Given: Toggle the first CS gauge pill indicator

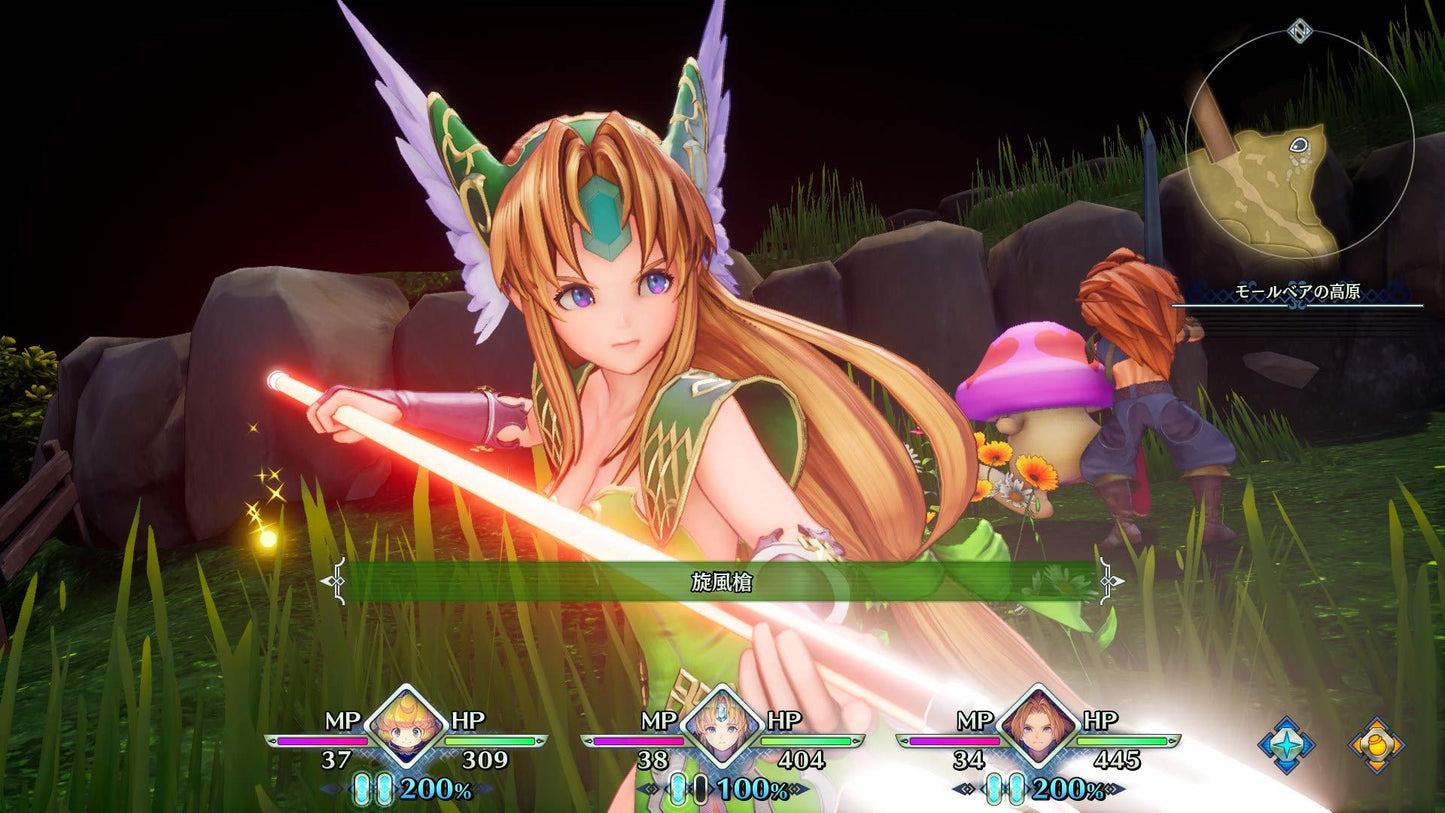Looking at the screenshot, I should pos(360,790).
